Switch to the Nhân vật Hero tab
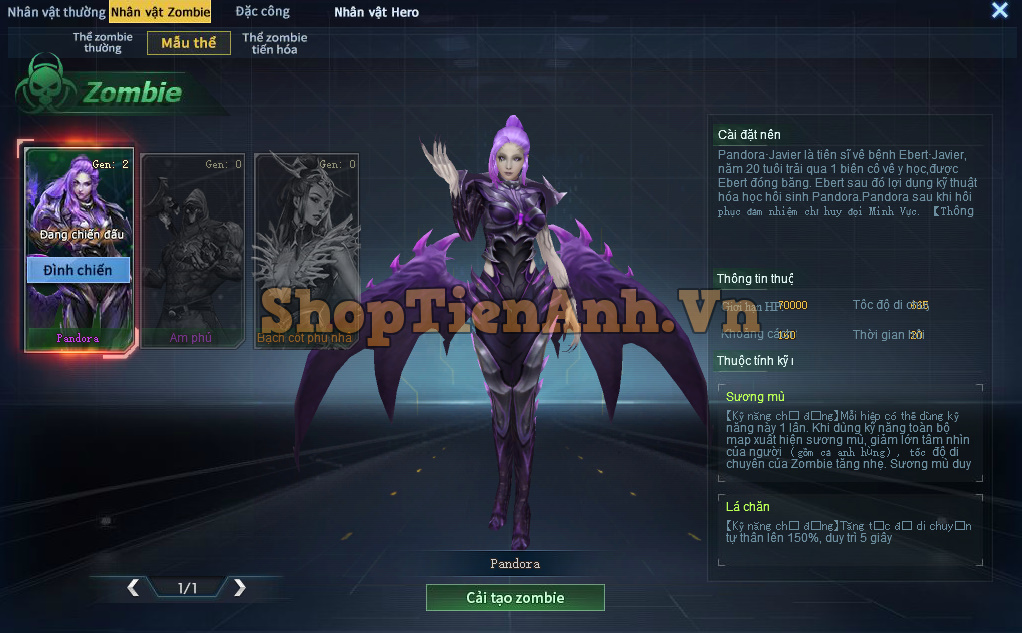Screen dimensions: 1022x633 (377, 12)
